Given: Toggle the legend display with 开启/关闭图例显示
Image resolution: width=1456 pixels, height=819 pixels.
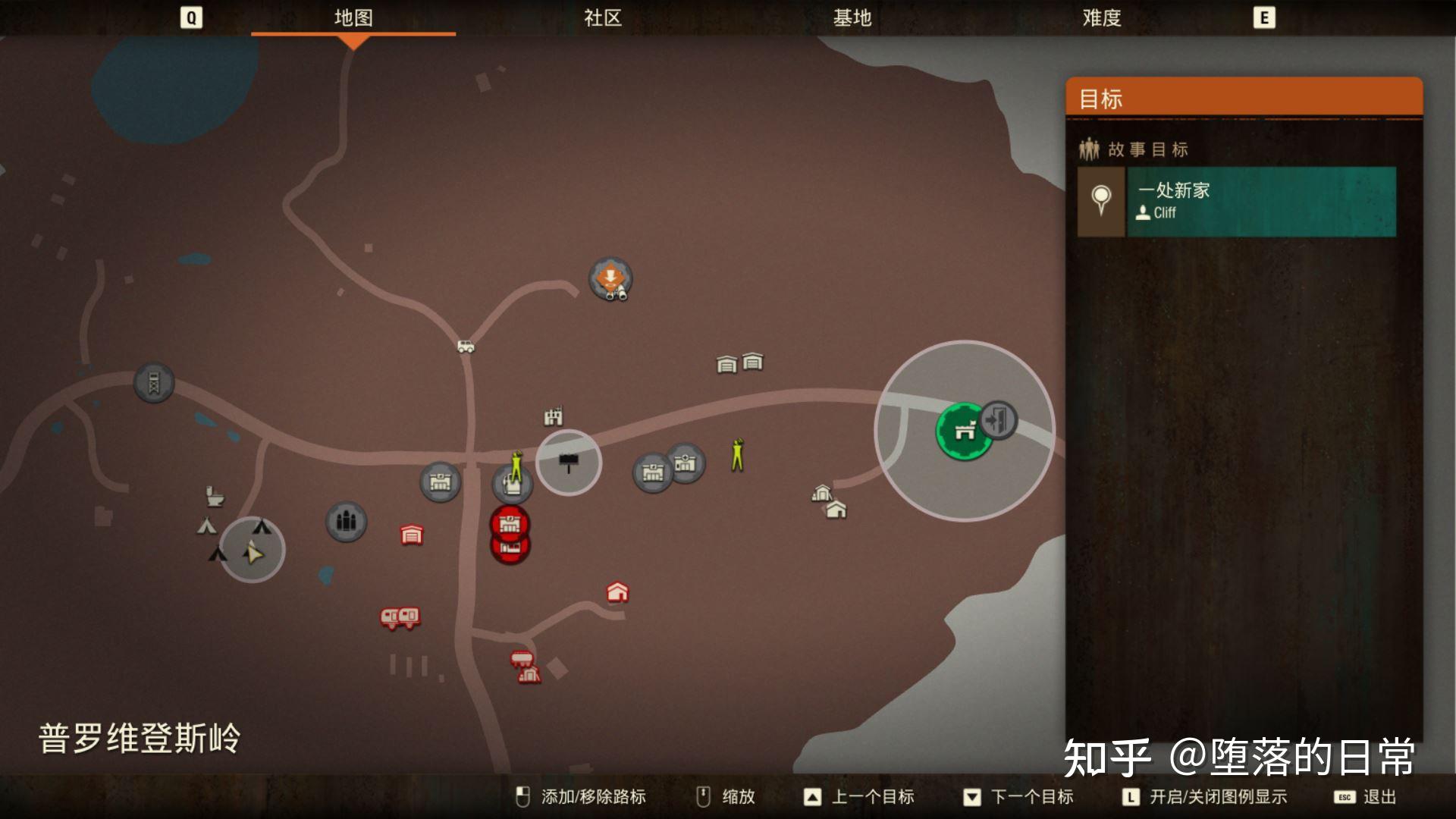Looking at the screenshot, I should point(1217,797).
